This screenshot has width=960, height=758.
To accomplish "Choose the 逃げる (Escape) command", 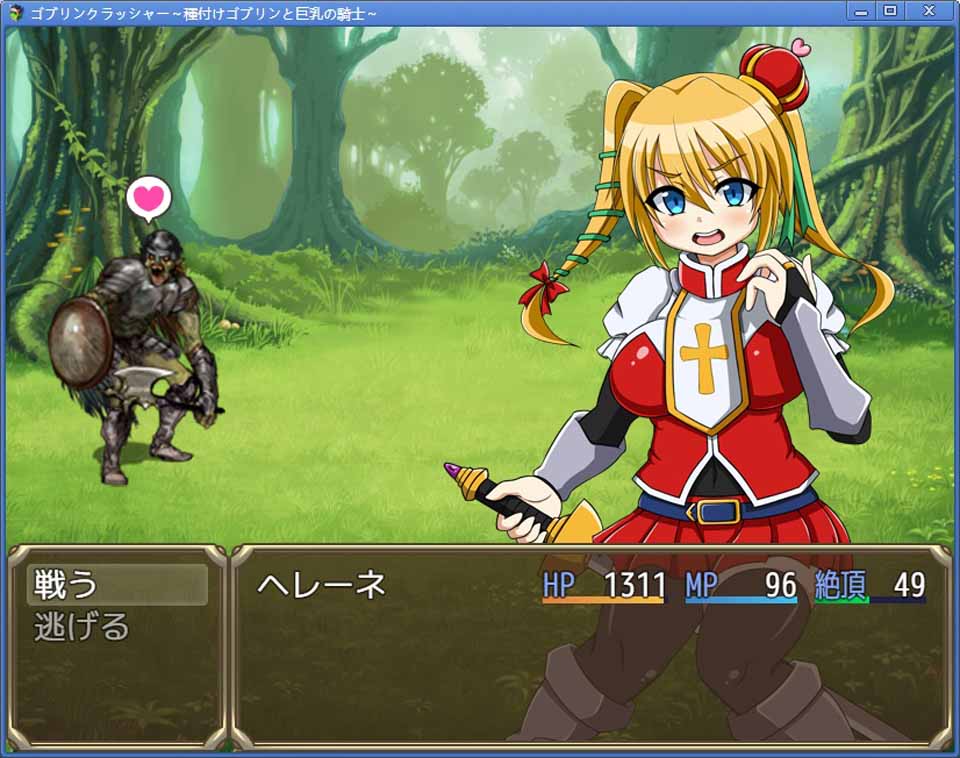I will coord(82,627).
